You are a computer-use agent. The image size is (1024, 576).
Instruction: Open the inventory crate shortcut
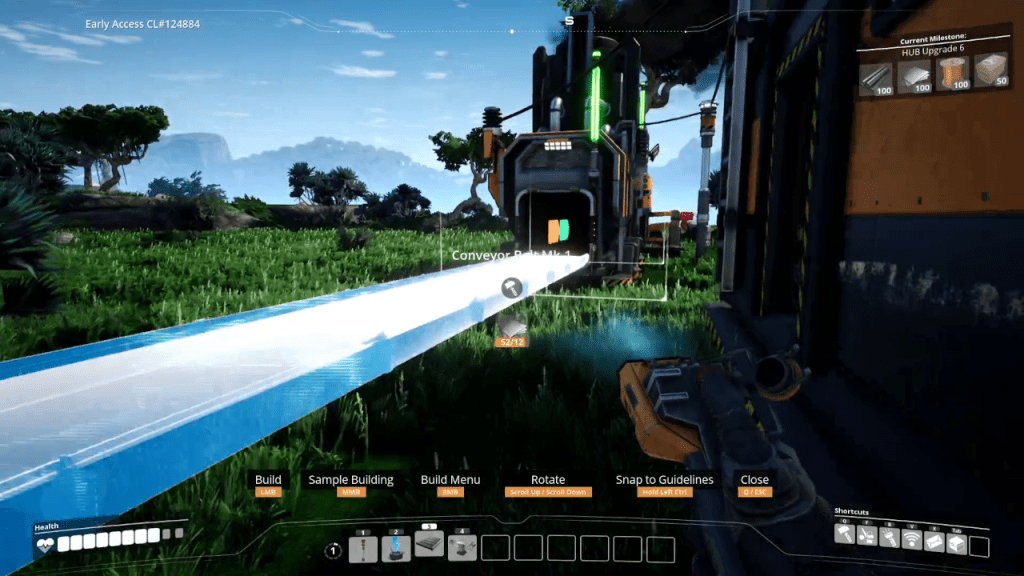(956, 543)
